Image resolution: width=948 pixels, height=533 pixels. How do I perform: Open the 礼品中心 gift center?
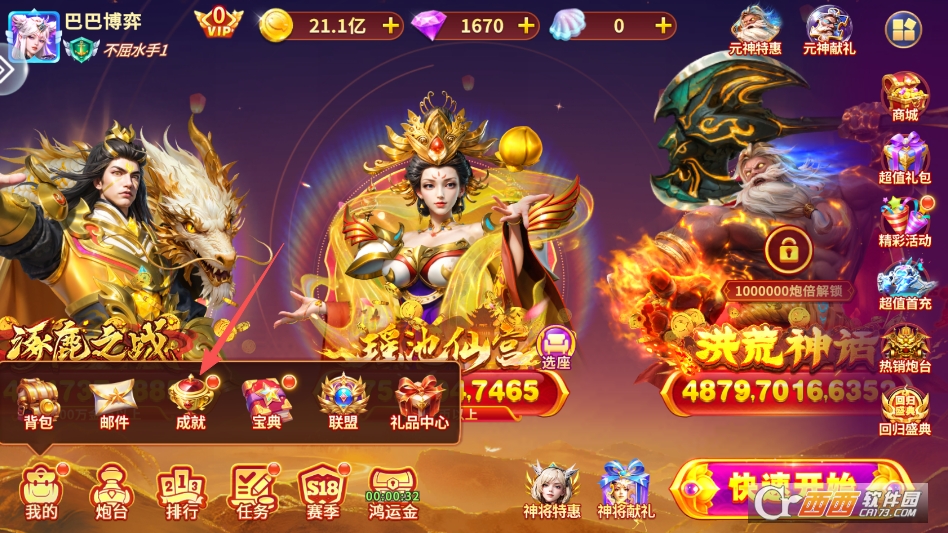419,402
